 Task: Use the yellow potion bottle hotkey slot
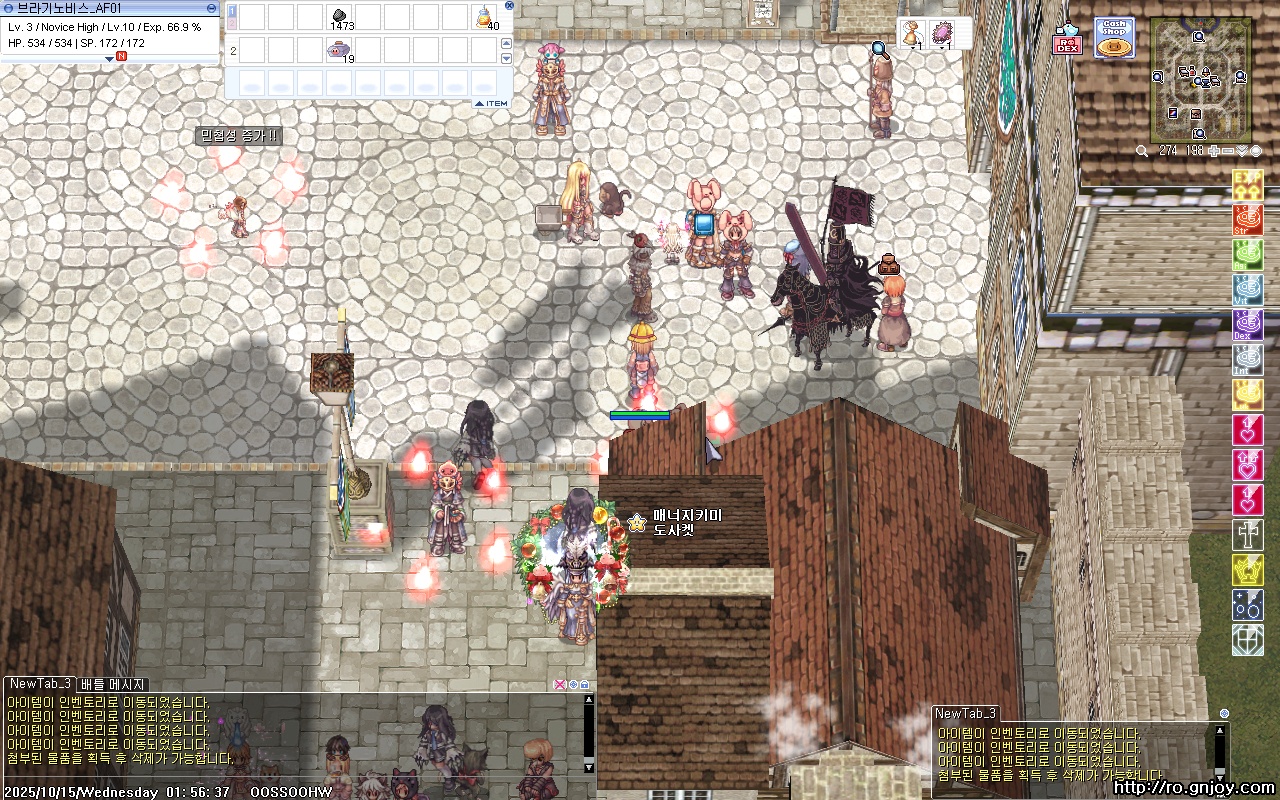485,17
